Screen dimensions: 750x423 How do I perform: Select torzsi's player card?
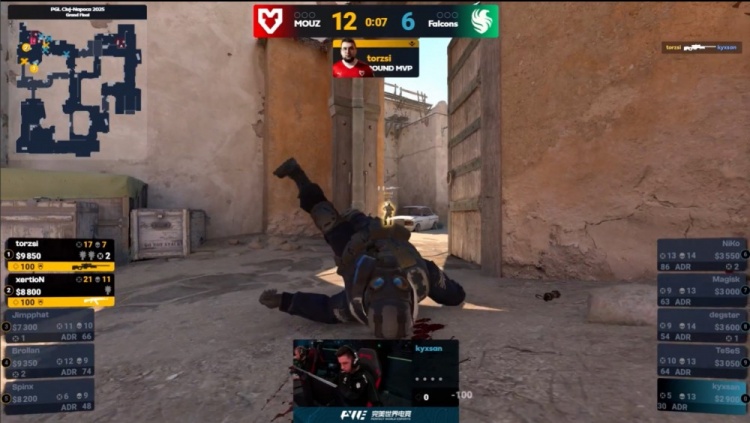coord(60,254)
